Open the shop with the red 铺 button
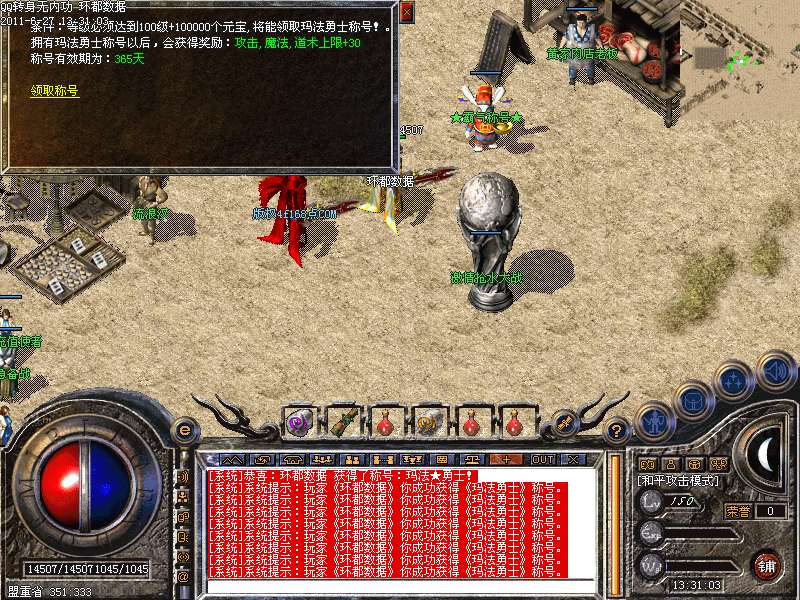 pyautogui.click(x=766, y=564)
